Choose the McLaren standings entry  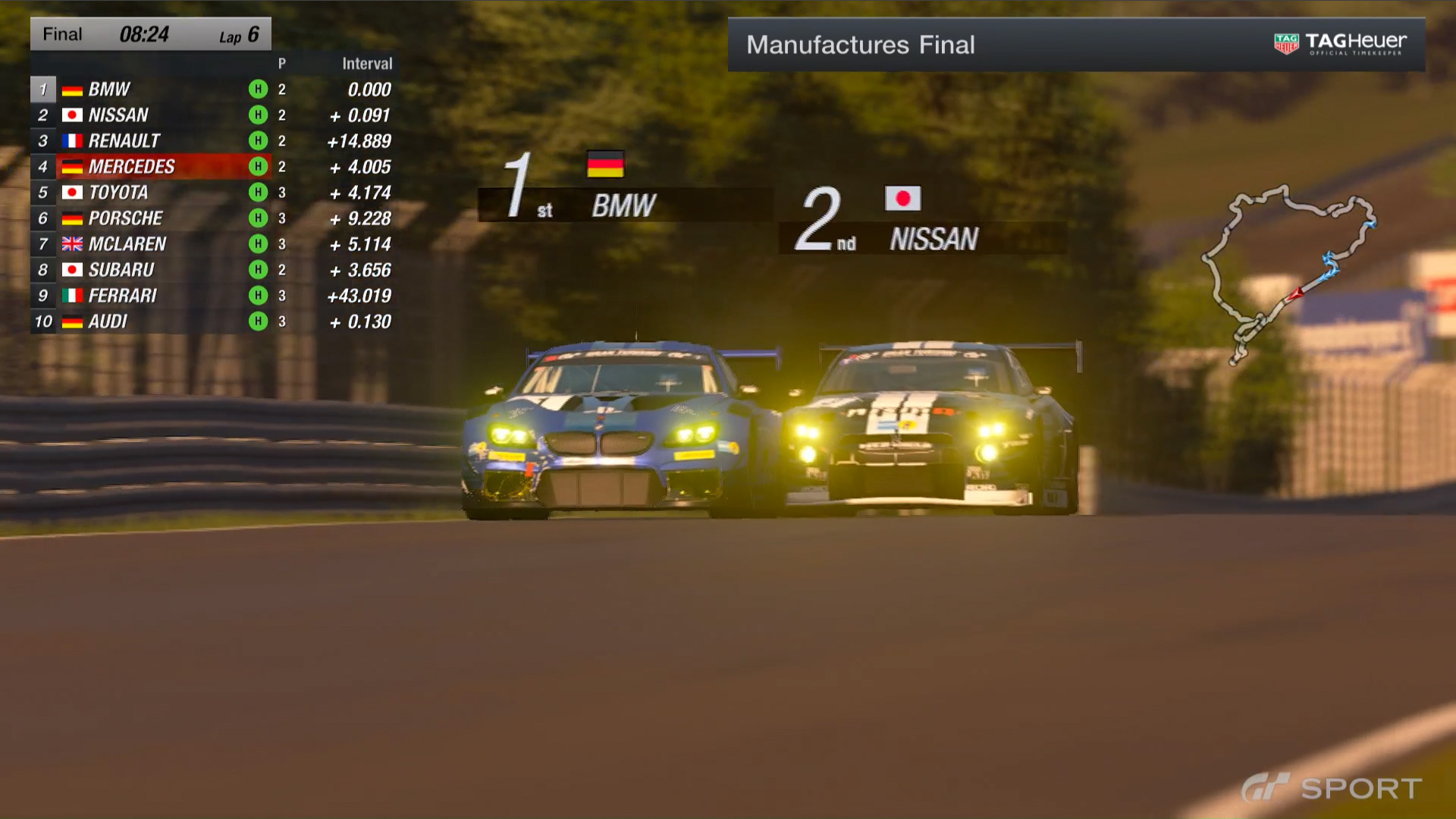152,244
